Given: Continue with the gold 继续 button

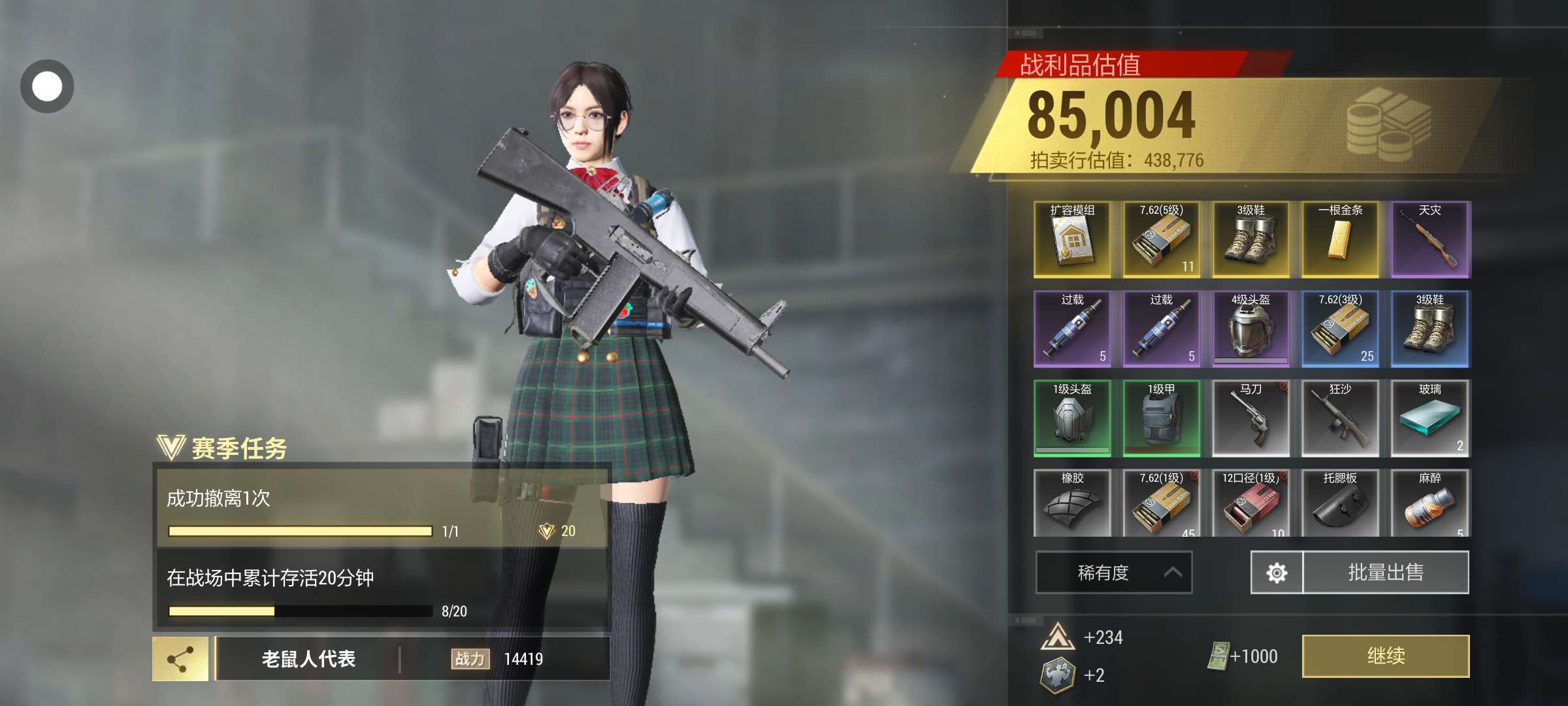Looking at the screenshot, I should (1385, 656).
